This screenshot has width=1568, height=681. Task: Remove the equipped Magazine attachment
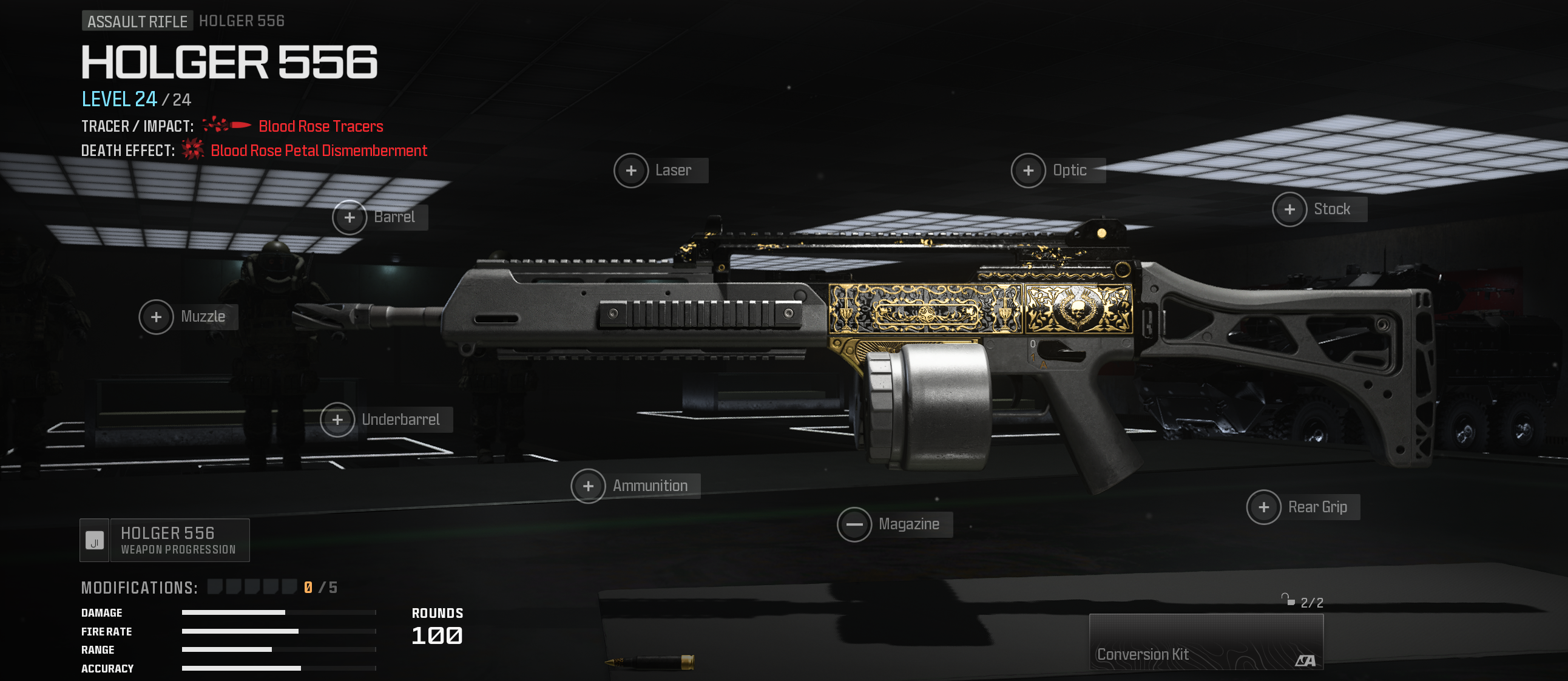(x=854, y=524)
